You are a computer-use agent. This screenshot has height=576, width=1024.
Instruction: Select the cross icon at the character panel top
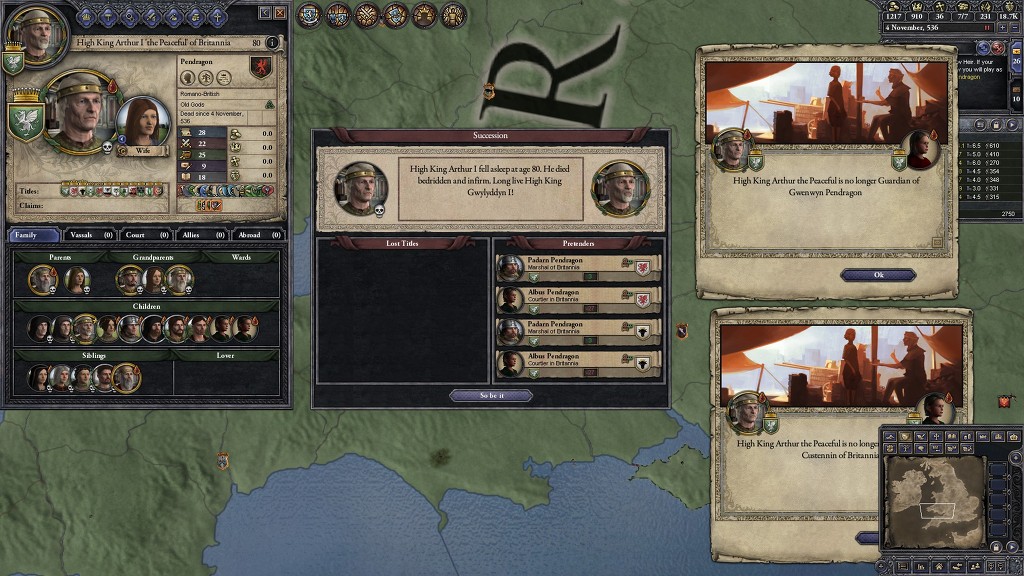coord(218,16)
